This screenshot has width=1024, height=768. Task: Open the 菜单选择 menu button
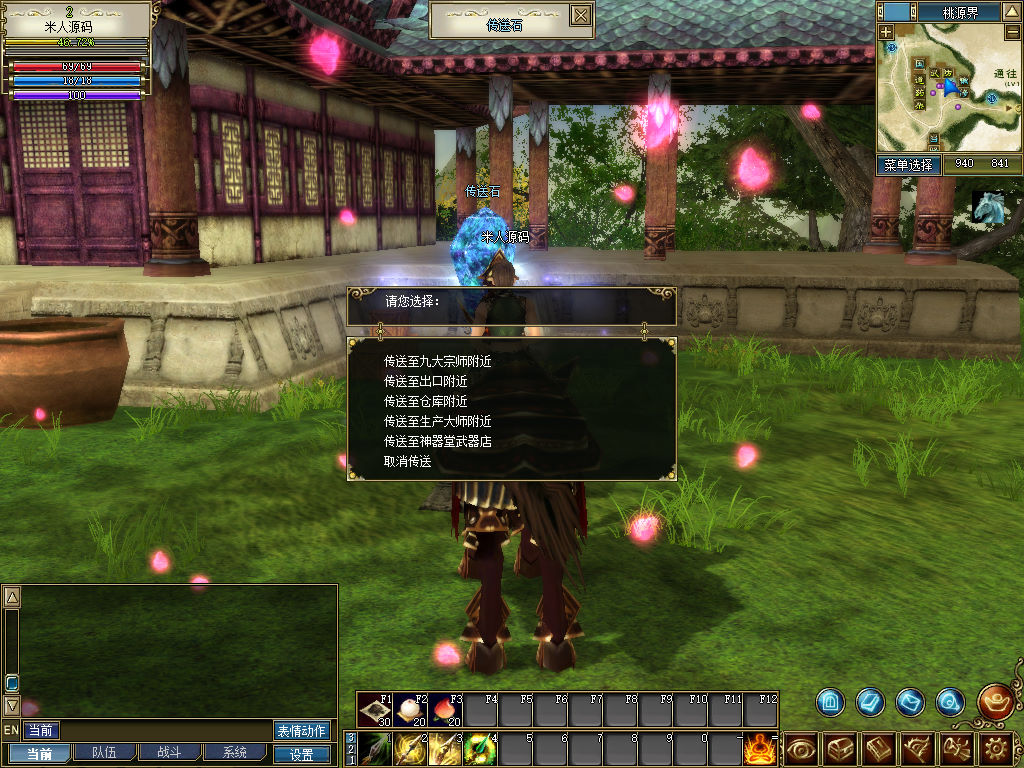909,165
